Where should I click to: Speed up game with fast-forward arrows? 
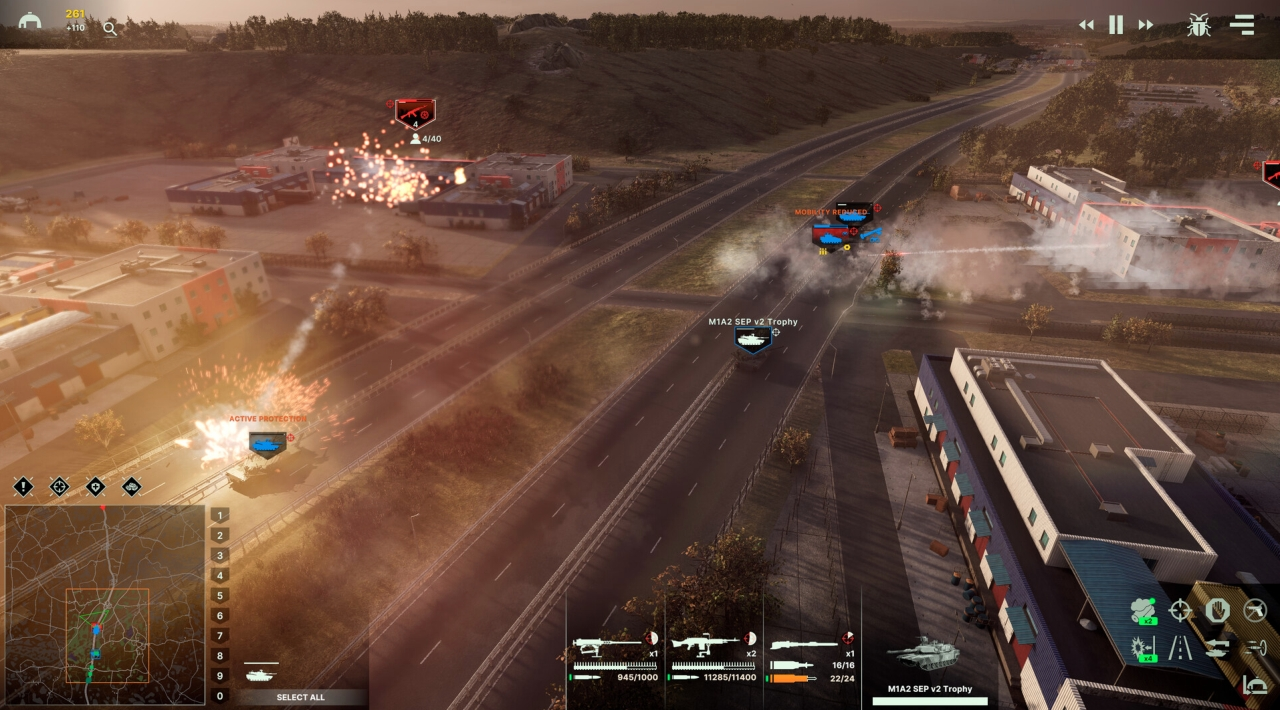tap(1146, 25)
